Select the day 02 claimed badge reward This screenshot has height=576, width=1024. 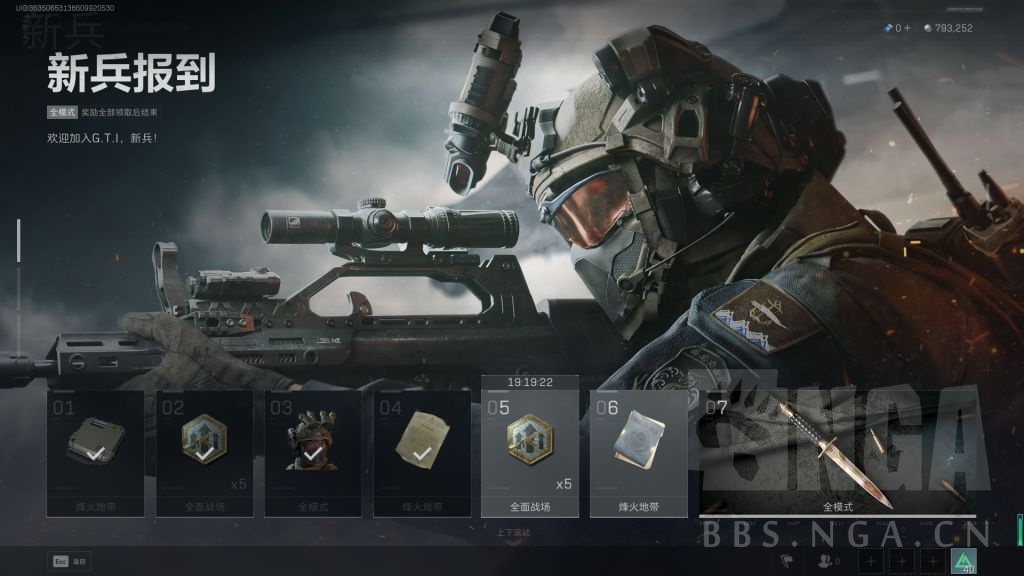204,453
